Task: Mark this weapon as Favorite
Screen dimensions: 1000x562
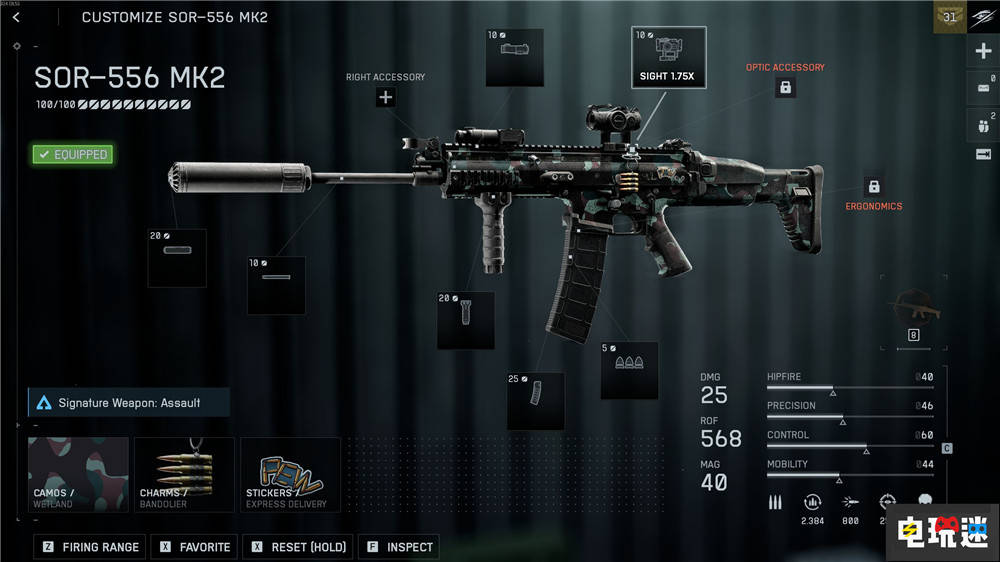Action: (196, 547)
